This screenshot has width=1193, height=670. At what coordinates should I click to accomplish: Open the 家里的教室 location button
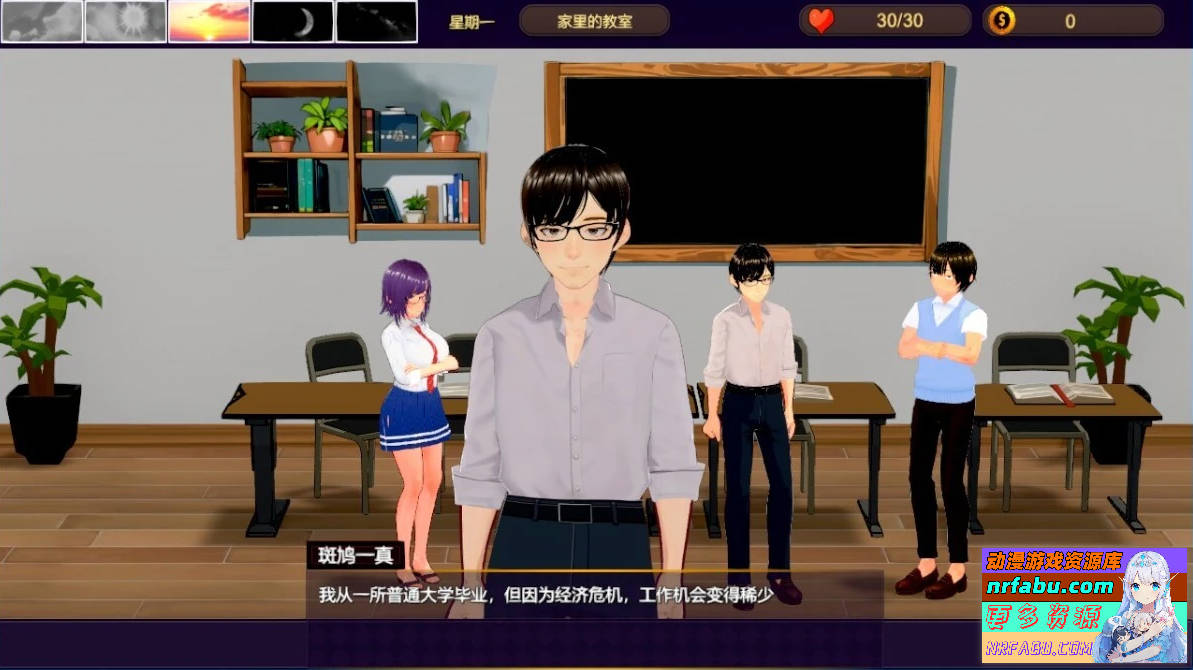(594, 21)
